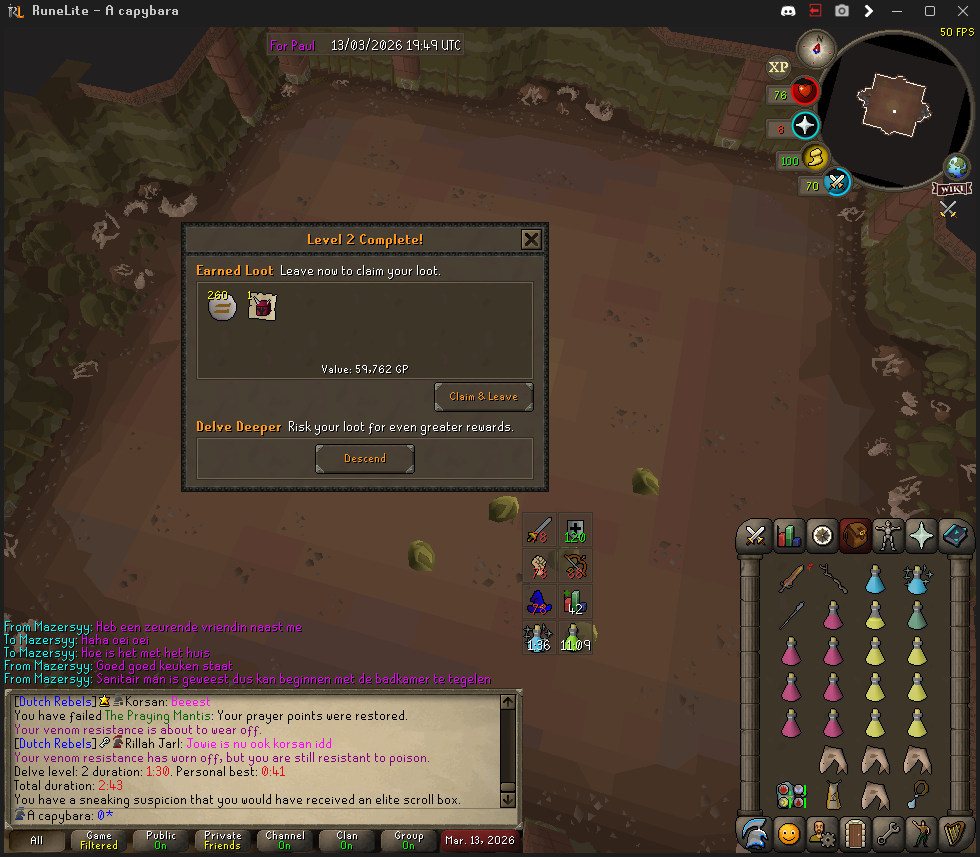Select the sparkling blue potion
Viewport: 980px width, 857px height.
917,578
